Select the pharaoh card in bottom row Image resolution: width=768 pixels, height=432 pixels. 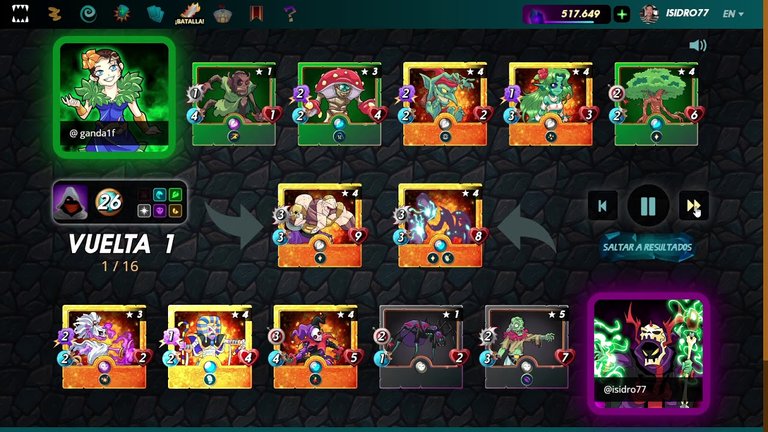210,346
